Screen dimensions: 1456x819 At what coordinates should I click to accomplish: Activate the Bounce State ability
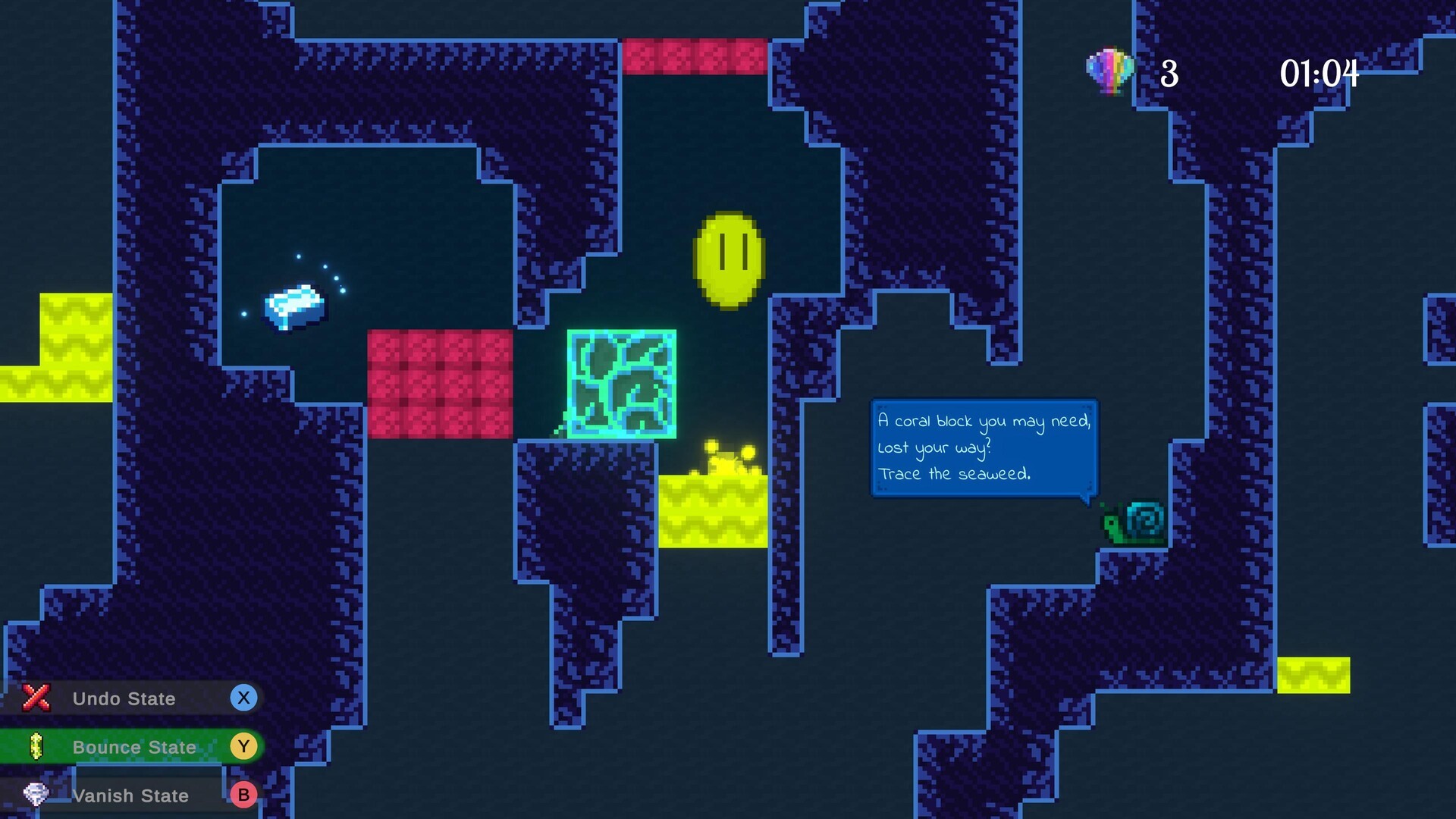pos(133,747)
